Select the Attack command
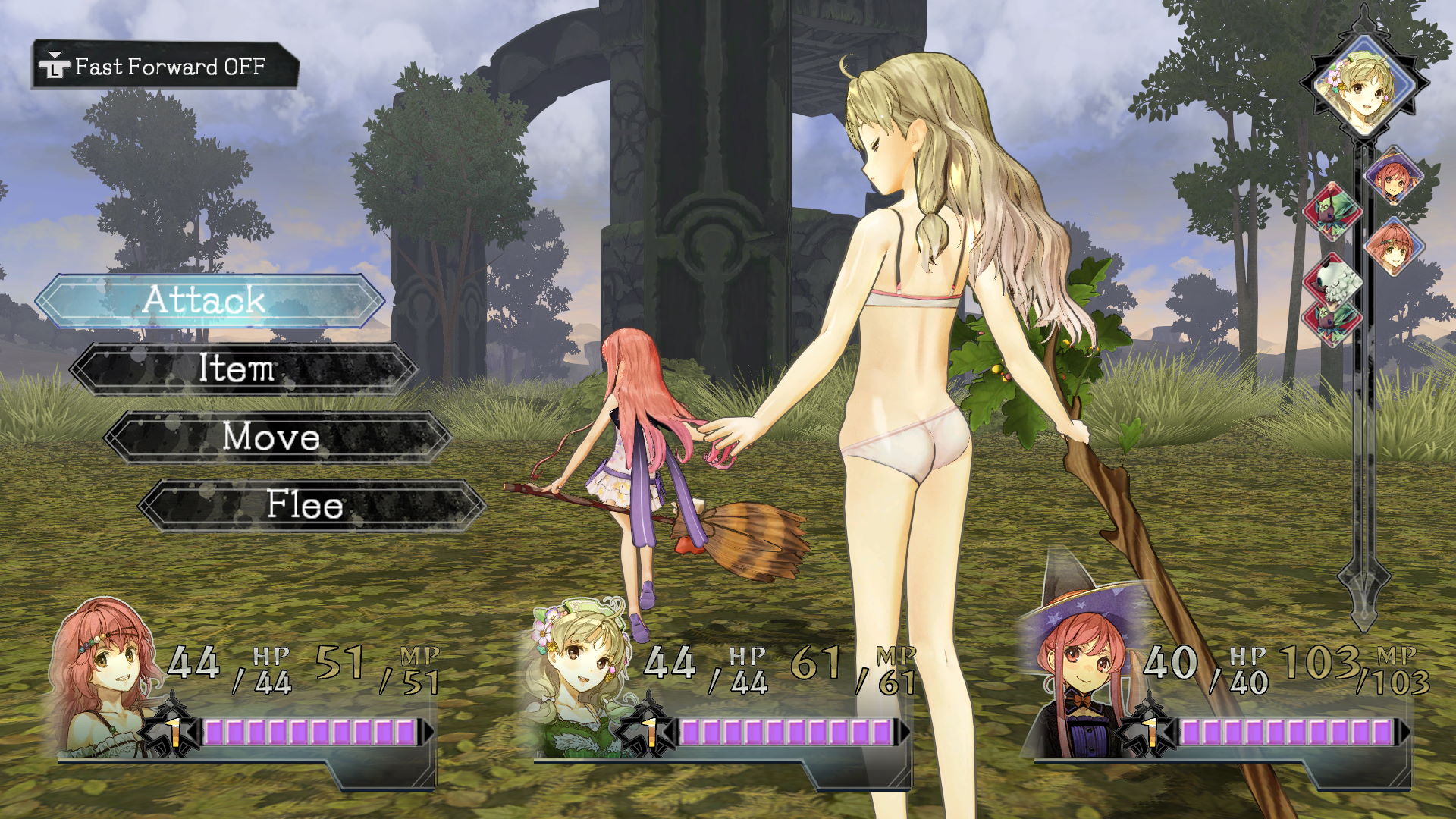1456x819 pixels. point(209,300)
